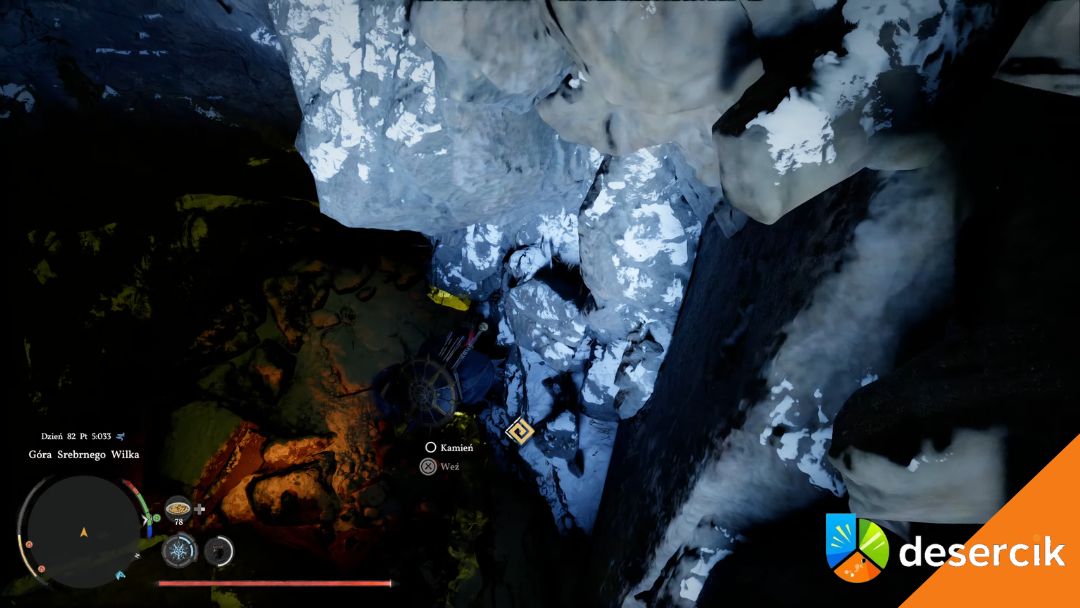
Task: Click the blue marker on minimap edge
Action: pos(121,576)
